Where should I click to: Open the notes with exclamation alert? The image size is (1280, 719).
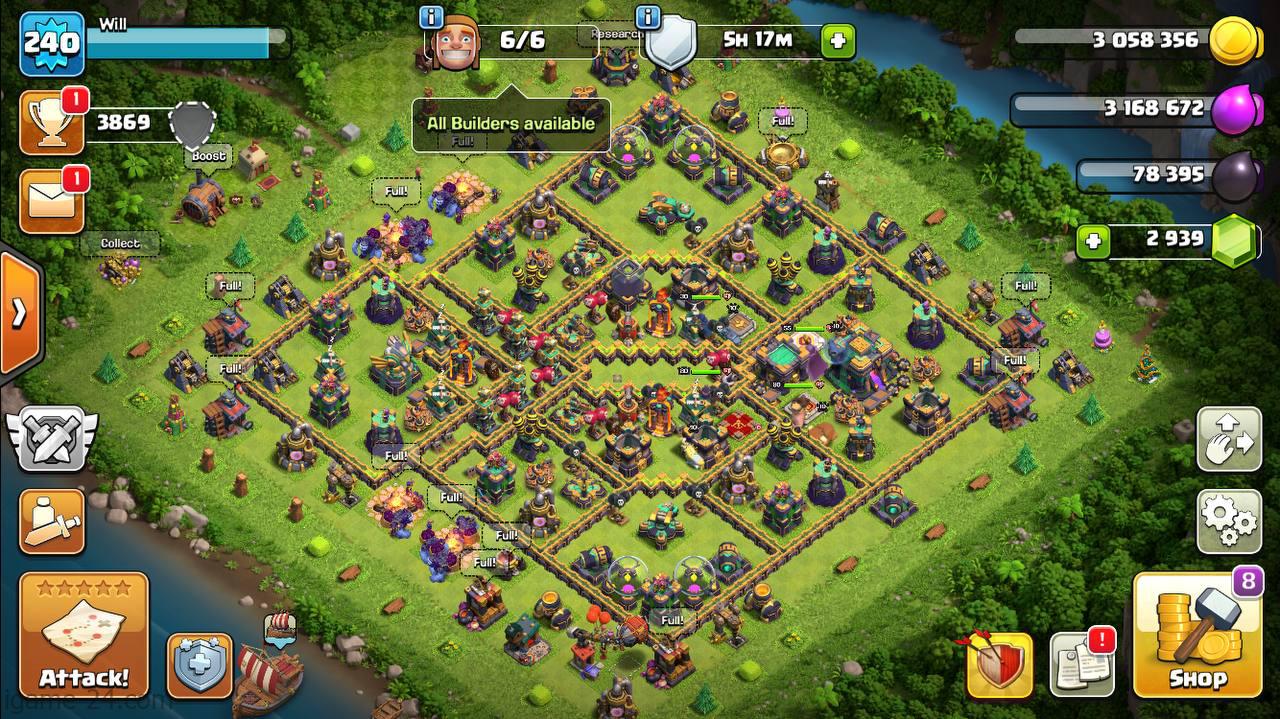[1082, 665]
